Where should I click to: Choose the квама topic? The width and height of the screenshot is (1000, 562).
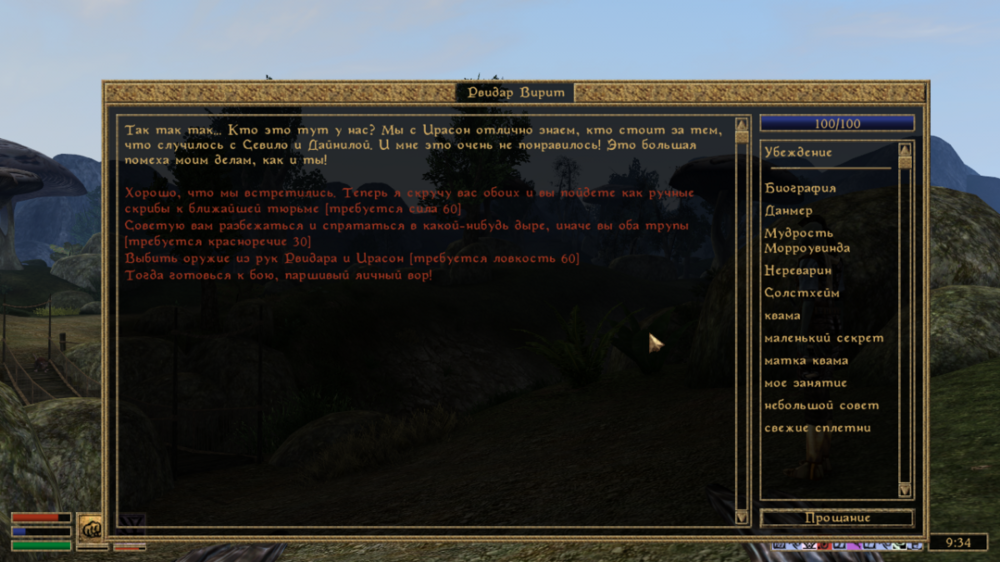pyautogui.click(x=782, y=315)
